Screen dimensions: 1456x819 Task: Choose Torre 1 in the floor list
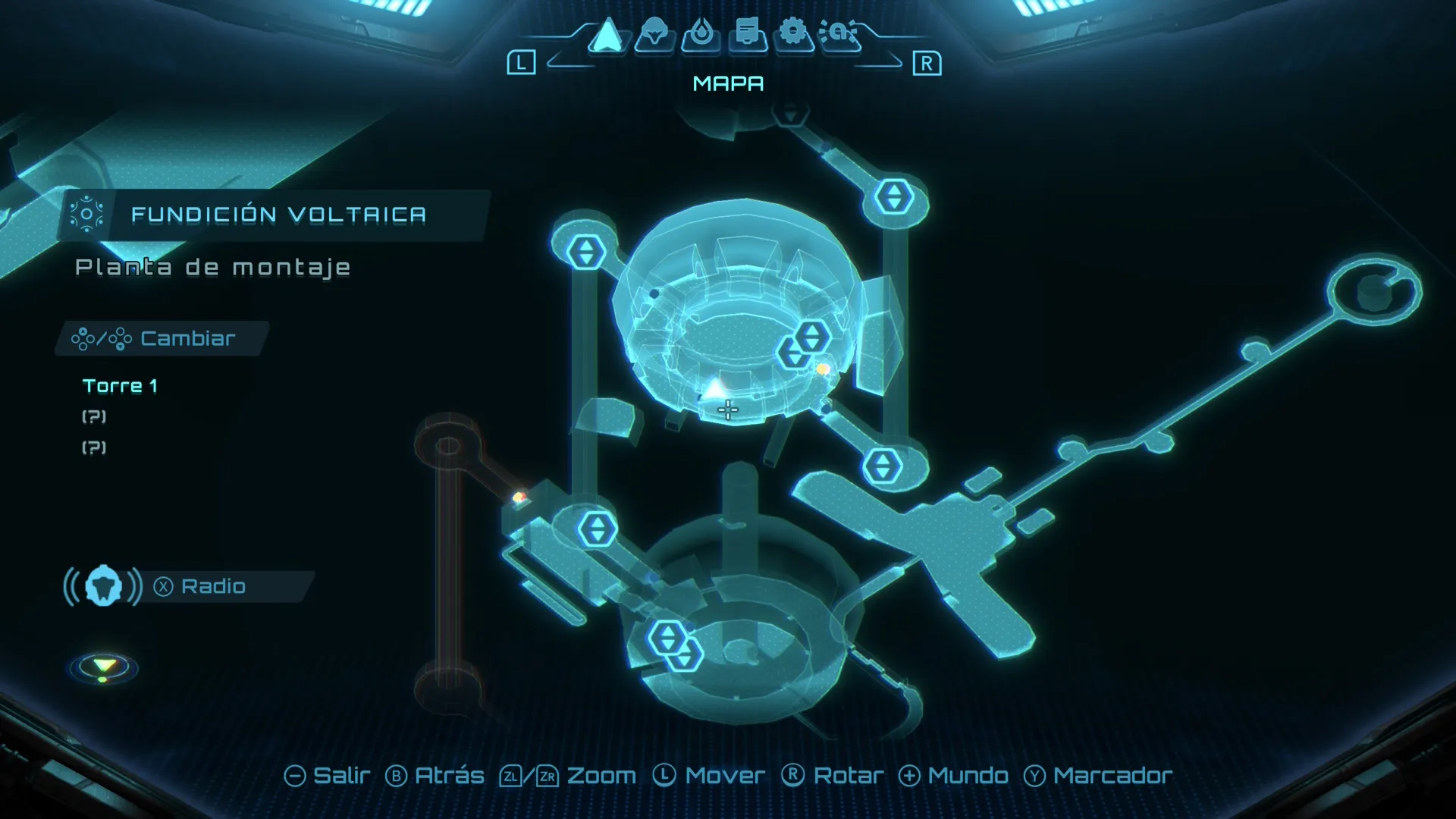[x=120, y=386]
